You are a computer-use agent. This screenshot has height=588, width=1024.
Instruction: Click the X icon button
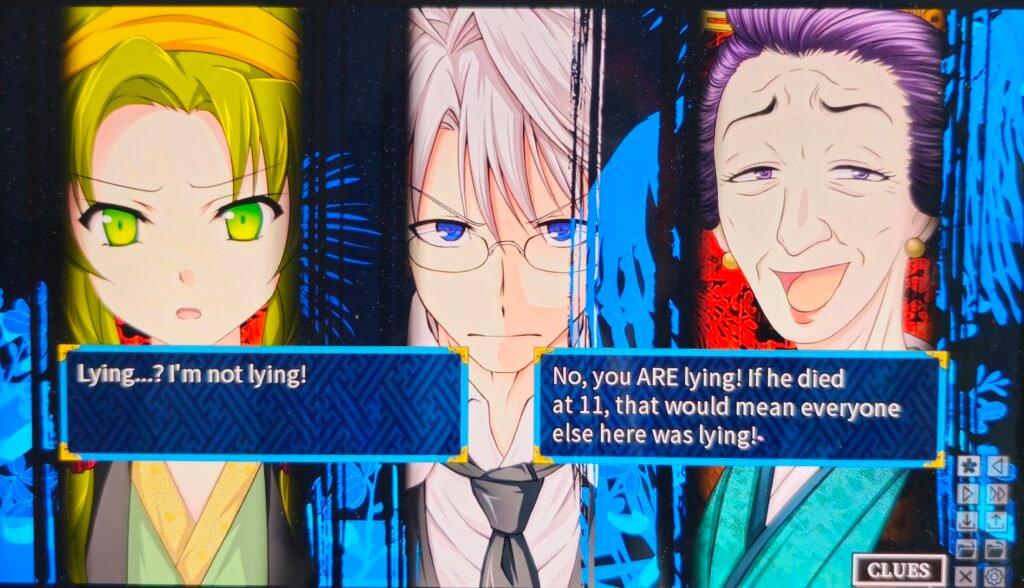pos(966,575)
